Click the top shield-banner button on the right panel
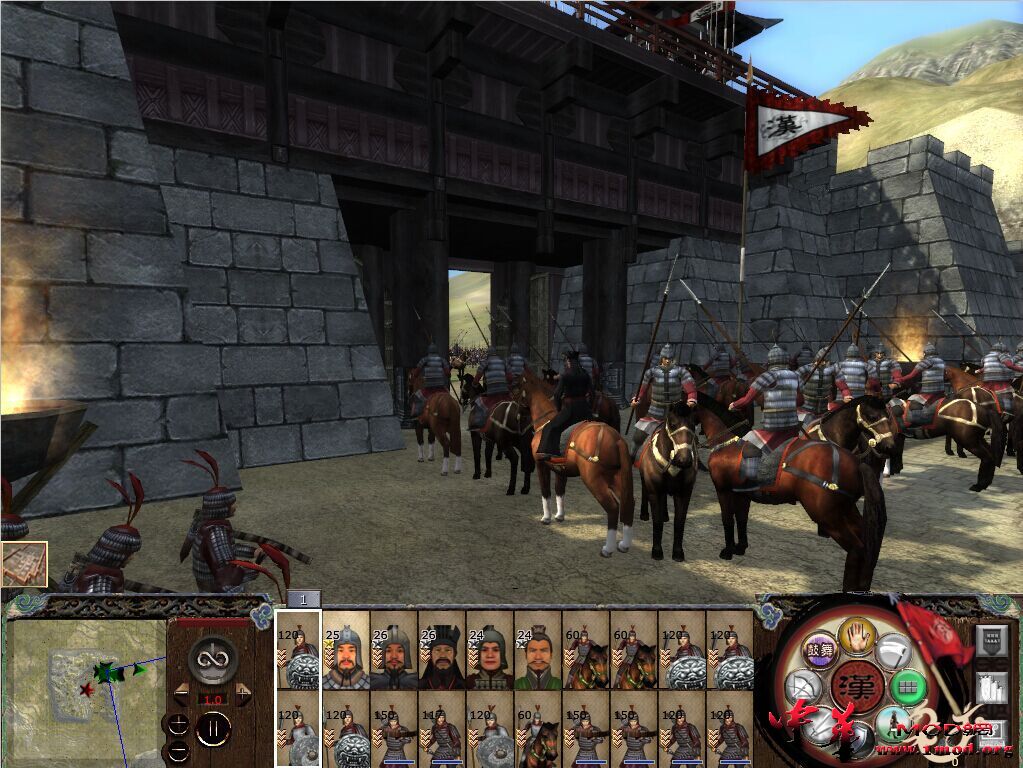This screenshot has width=1023, height=768. click(x=991, y=639)
